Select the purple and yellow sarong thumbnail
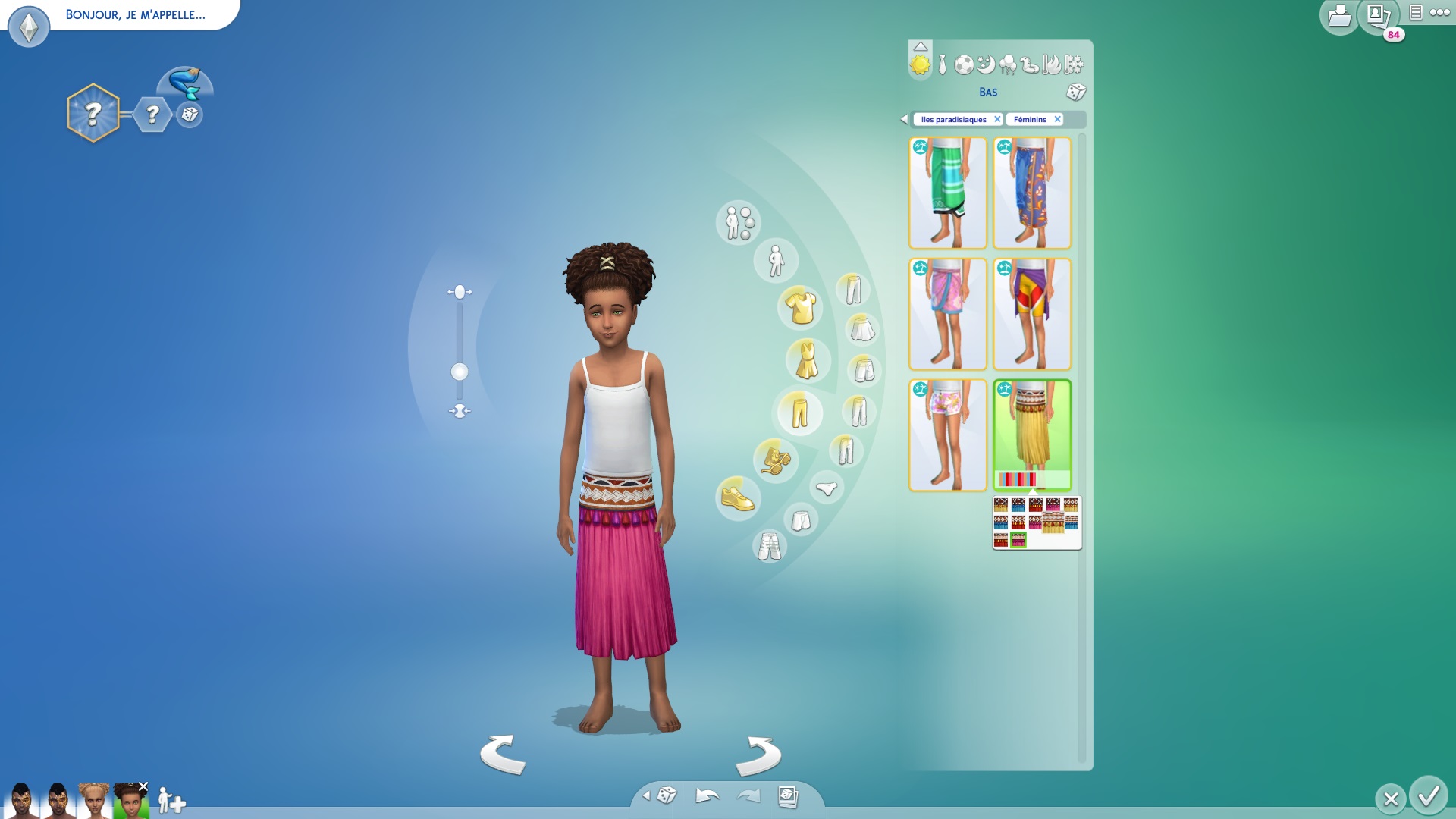Viewport: 1456px width, 819px height. (1032, 314)
